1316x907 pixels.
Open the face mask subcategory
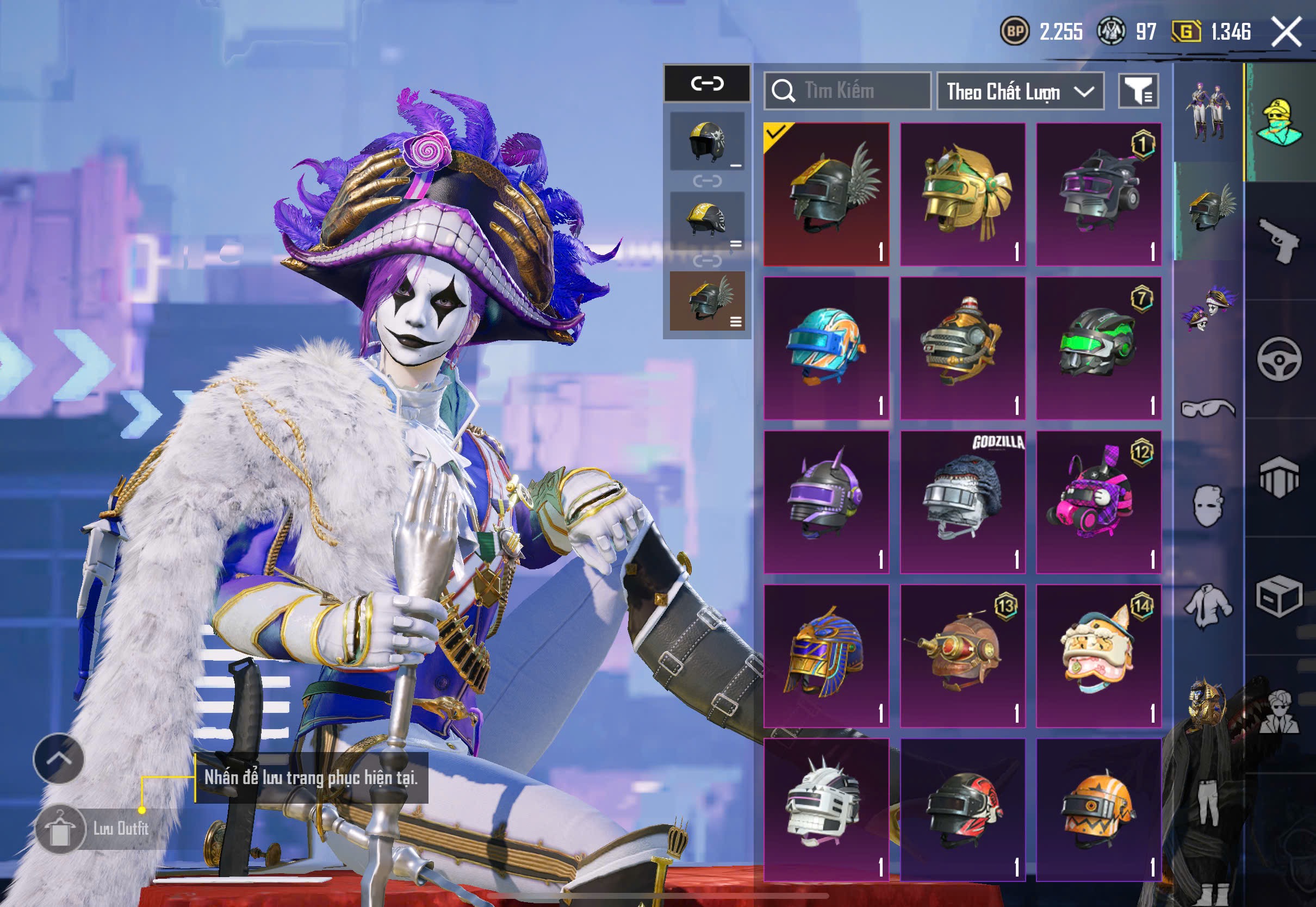tap(1208, 506)
